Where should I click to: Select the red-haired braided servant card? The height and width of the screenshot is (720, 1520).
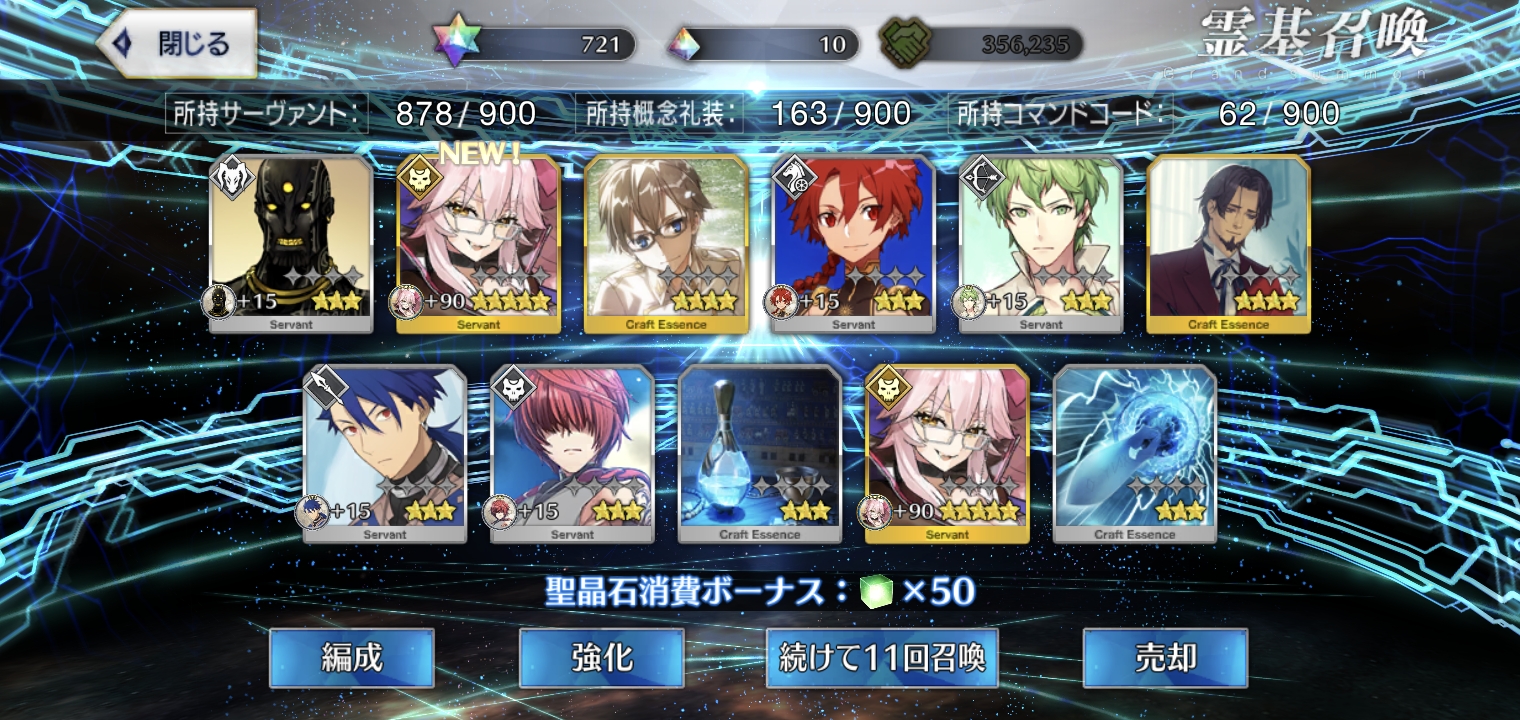853,243
